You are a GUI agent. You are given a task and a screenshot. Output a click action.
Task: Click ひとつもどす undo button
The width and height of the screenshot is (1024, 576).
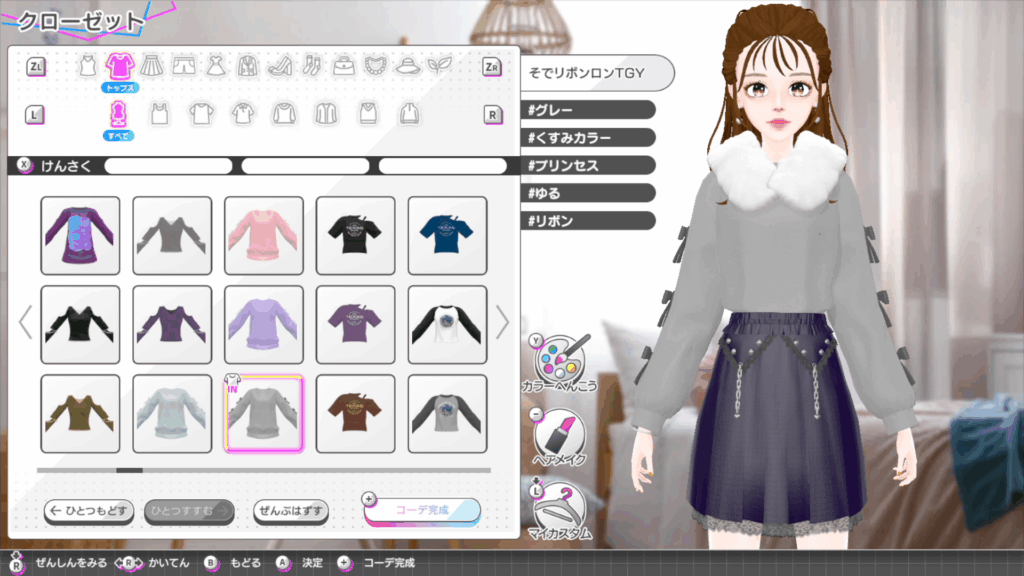pos(88,511)
